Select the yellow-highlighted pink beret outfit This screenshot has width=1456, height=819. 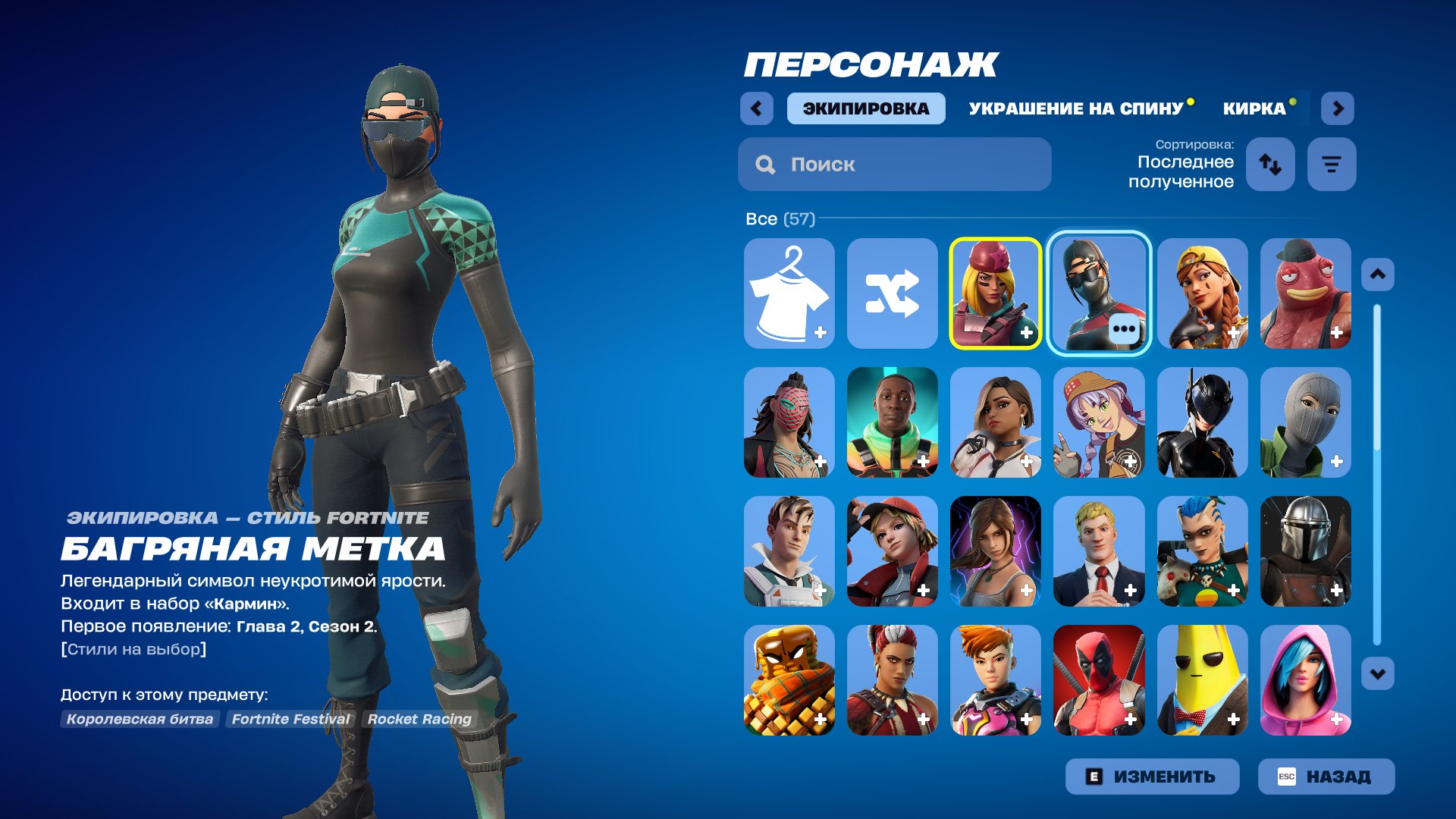pyautogui.click(x=996, y=293)
